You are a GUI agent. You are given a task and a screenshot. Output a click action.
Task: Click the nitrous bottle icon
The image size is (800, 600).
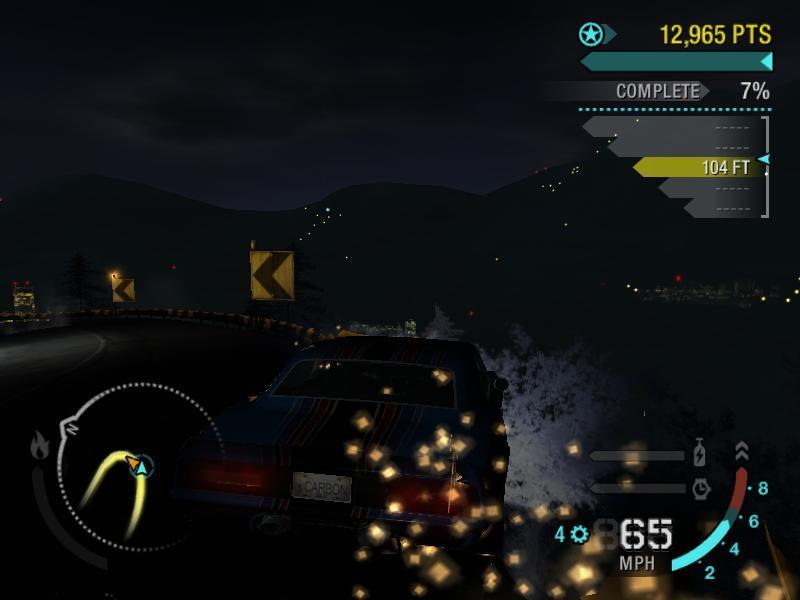tap(700, 455)
